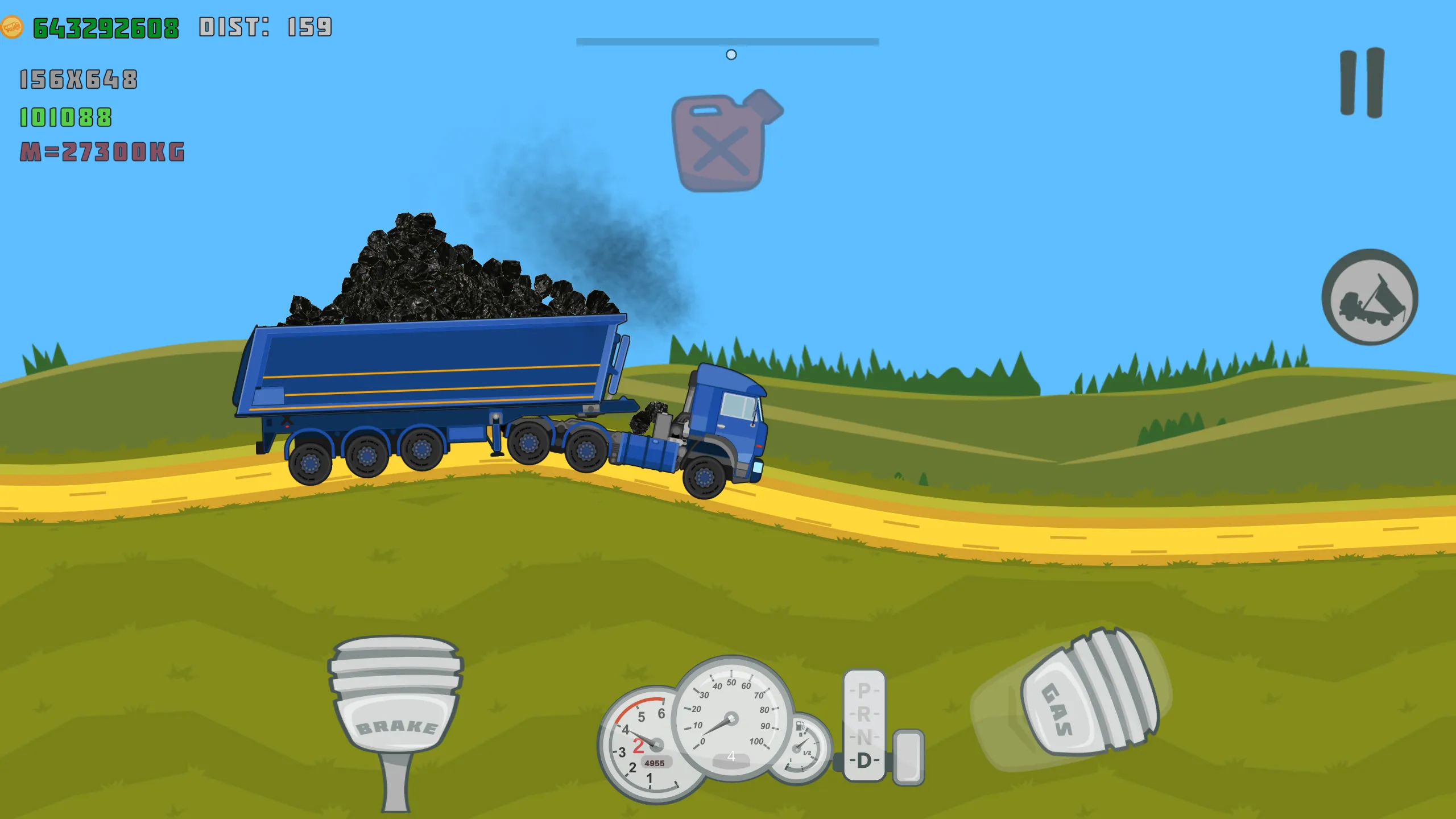Viewport: 1456px width, 819px height.
Task: Engage Reverse gear on the shifter
Action: [x=864, y=713]
